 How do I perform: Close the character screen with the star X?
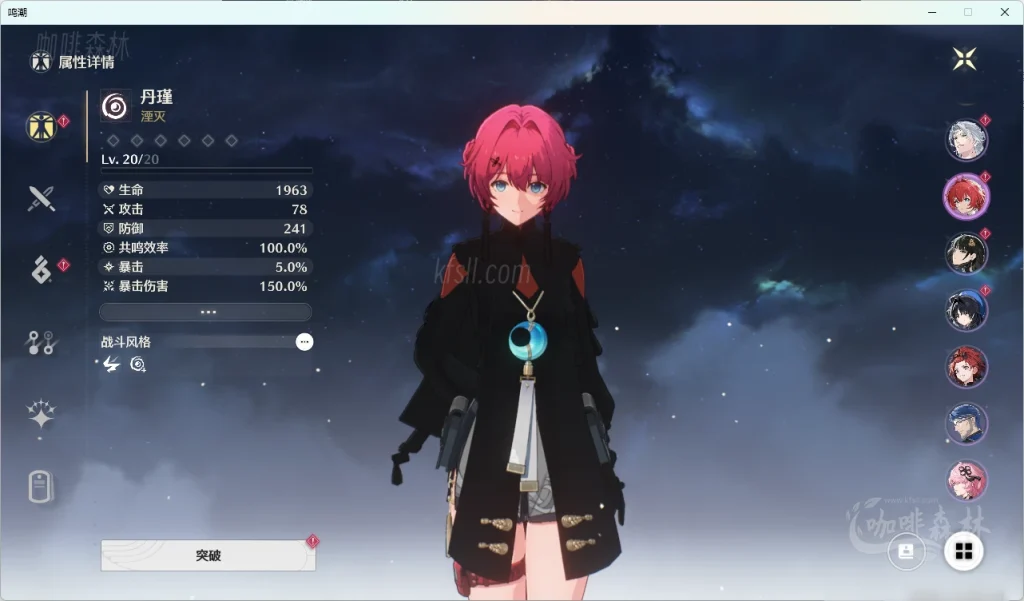964,59
